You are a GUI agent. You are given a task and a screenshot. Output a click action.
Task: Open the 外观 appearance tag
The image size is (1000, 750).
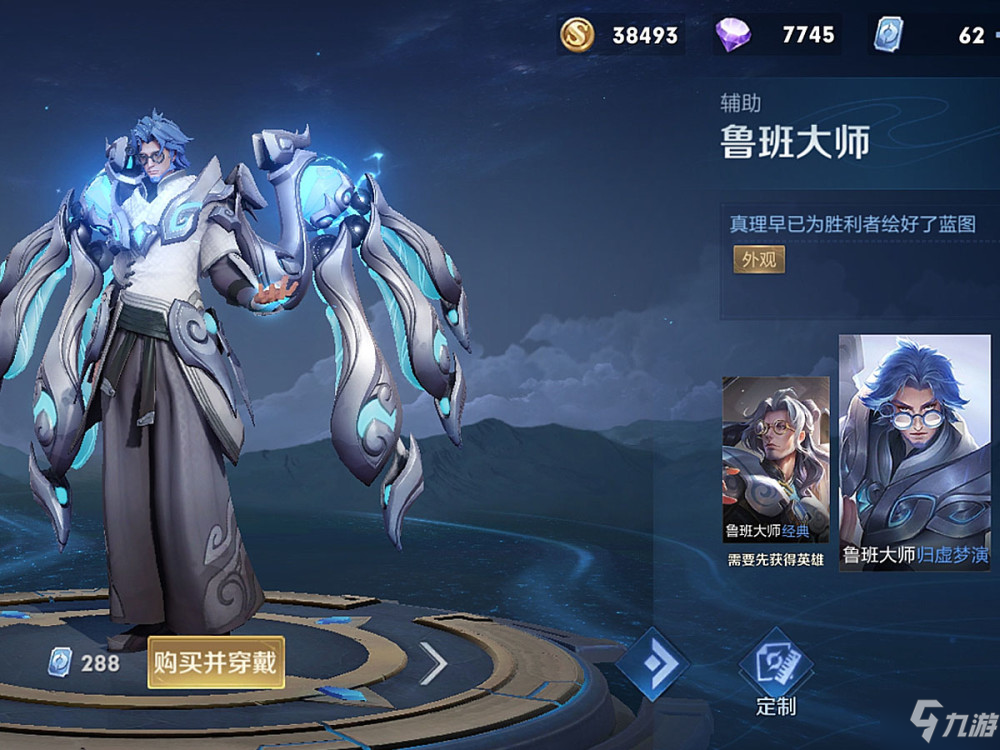pos(759,260)
